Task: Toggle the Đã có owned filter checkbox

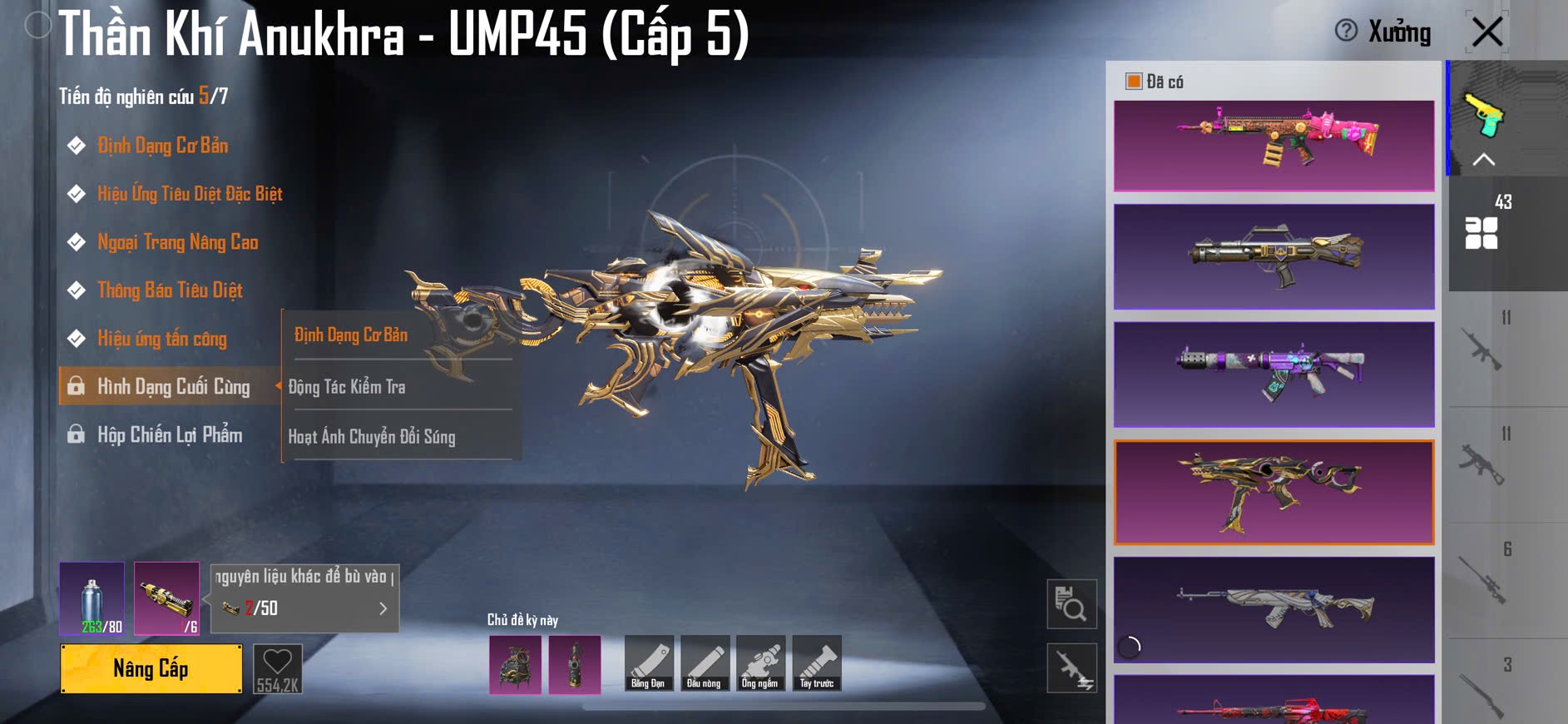Action: point(1133,81)
